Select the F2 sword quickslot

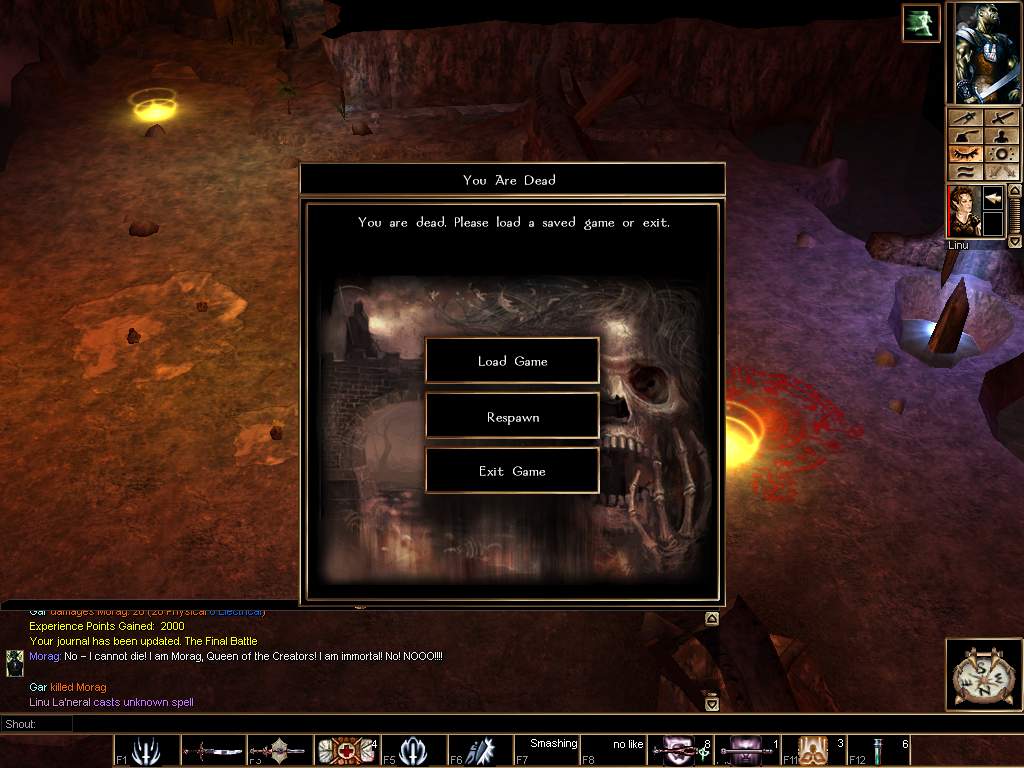coord(212,750)
